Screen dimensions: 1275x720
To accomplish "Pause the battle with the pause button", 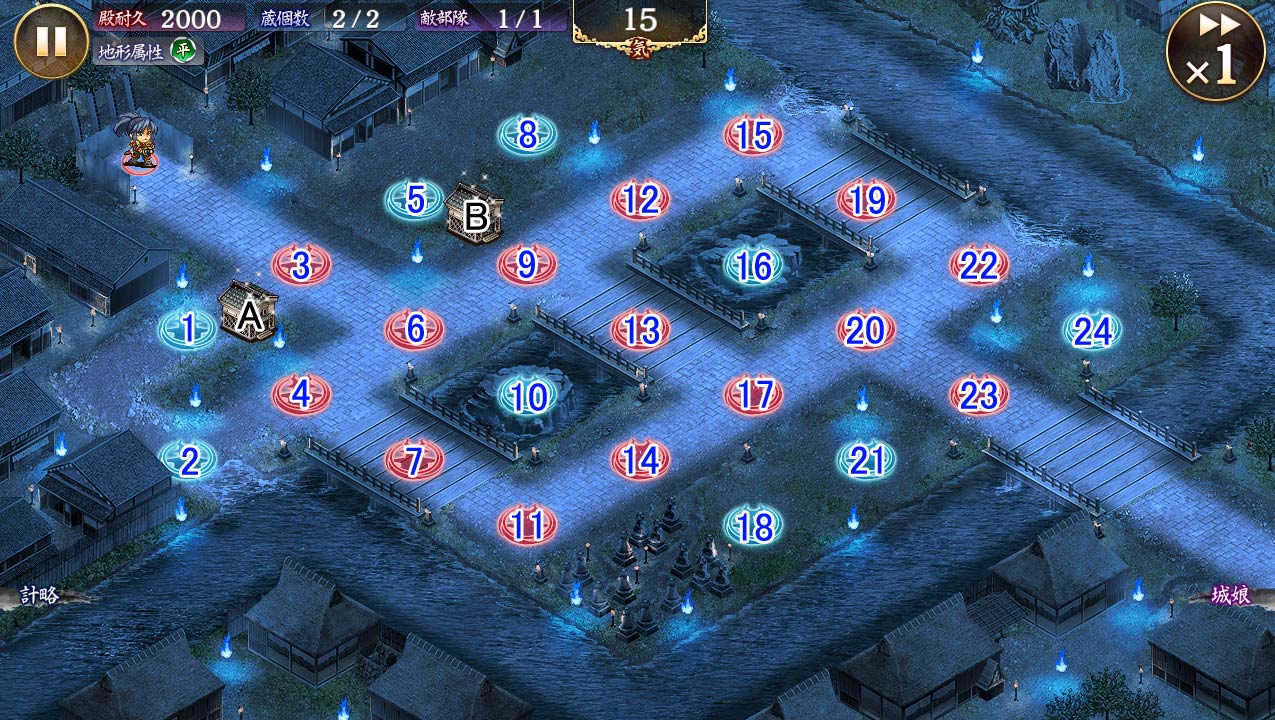I will coord(51,41).
